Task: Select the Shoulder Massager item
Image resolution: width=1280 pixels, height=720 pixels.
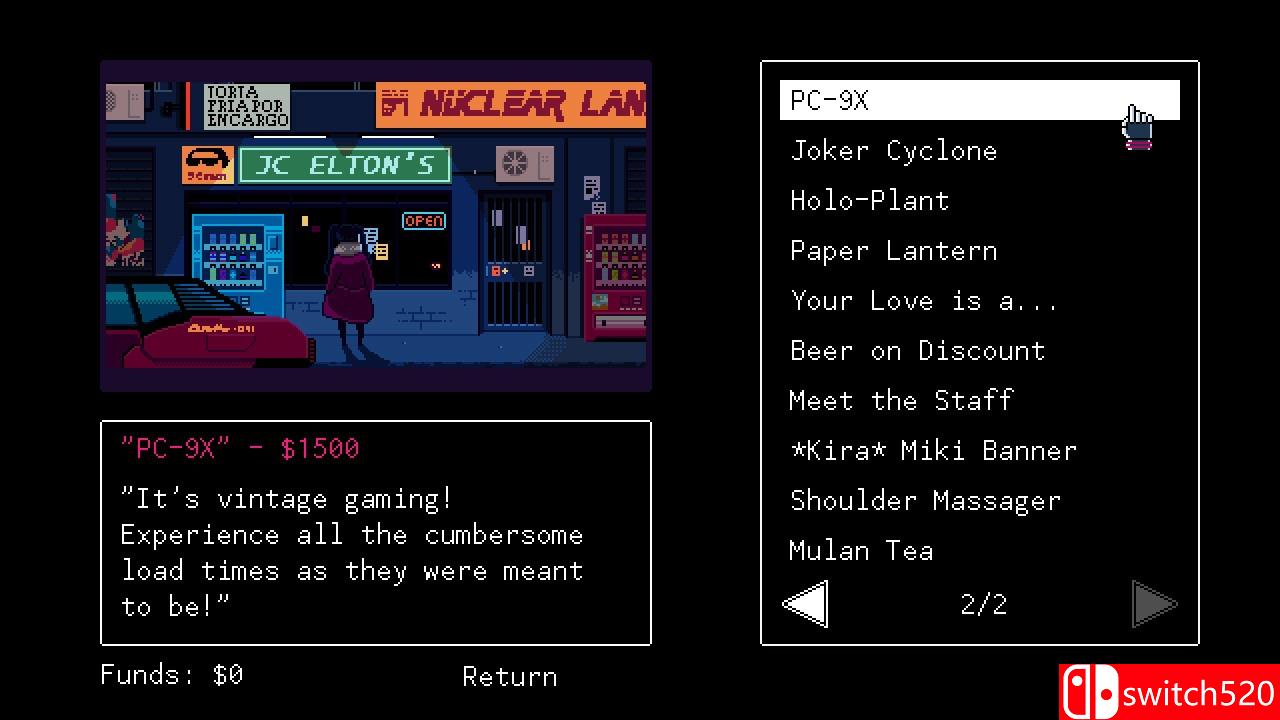Action: tap(925, 500)
